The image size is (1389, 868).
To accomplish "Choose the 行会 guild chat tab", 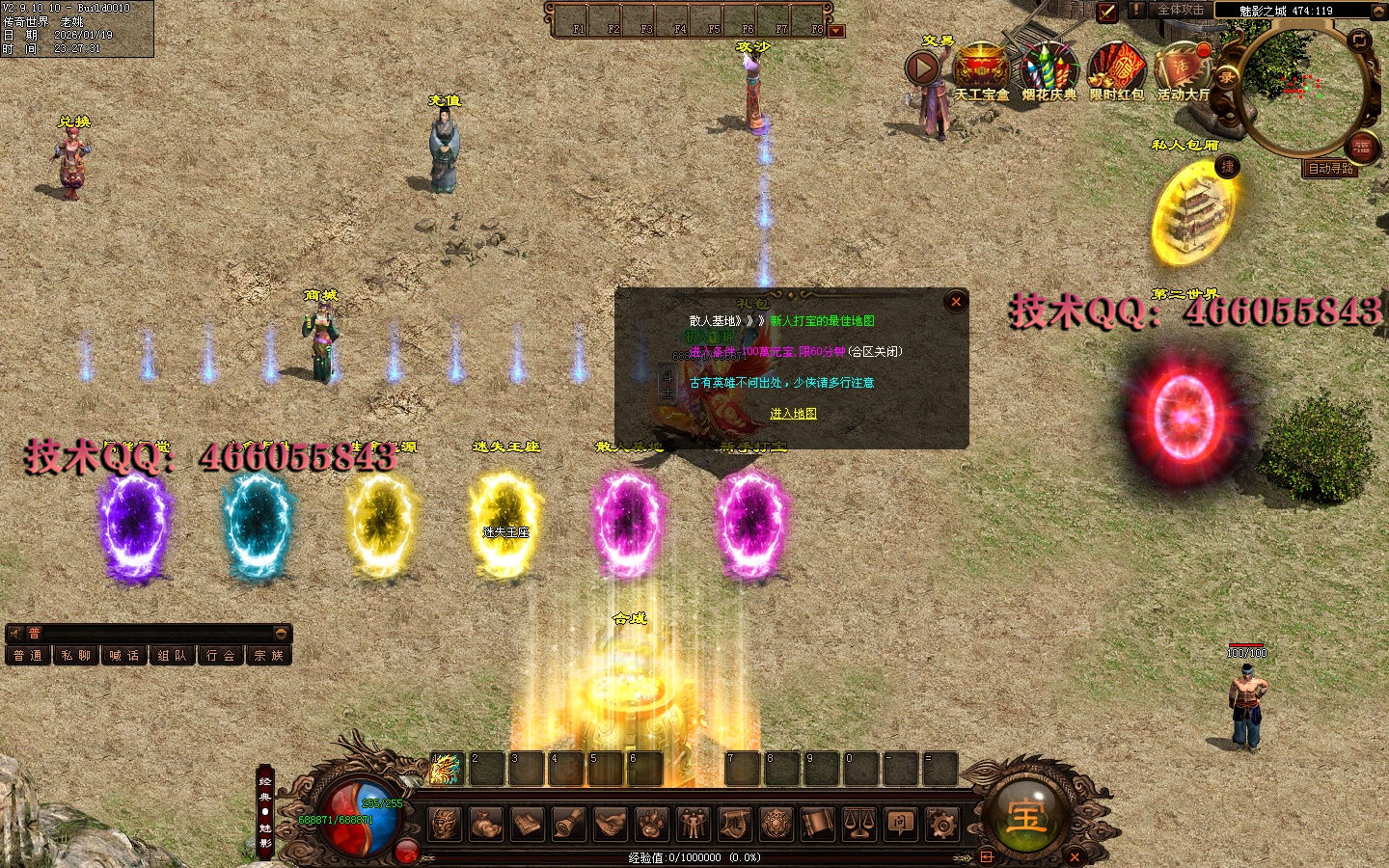I will tap(220, 656).
